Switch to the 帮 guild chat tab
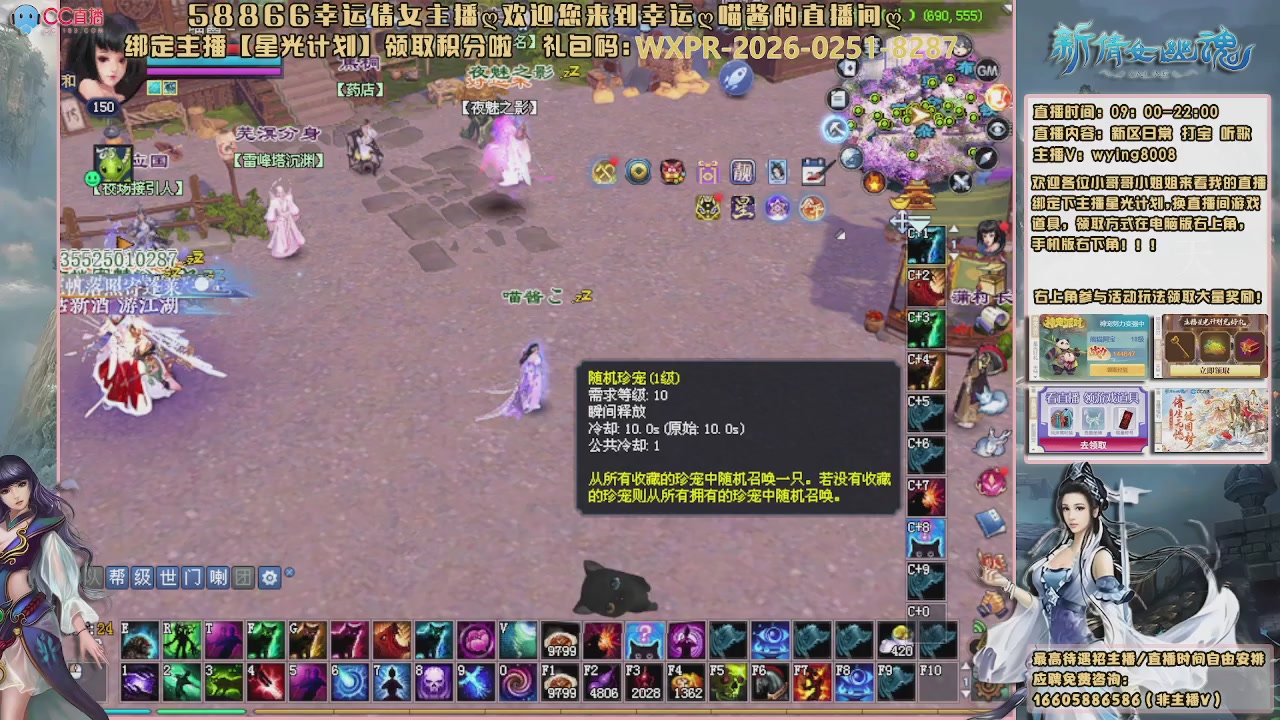The height and width of the screenshot is (720, 1280). pos(117,577)
